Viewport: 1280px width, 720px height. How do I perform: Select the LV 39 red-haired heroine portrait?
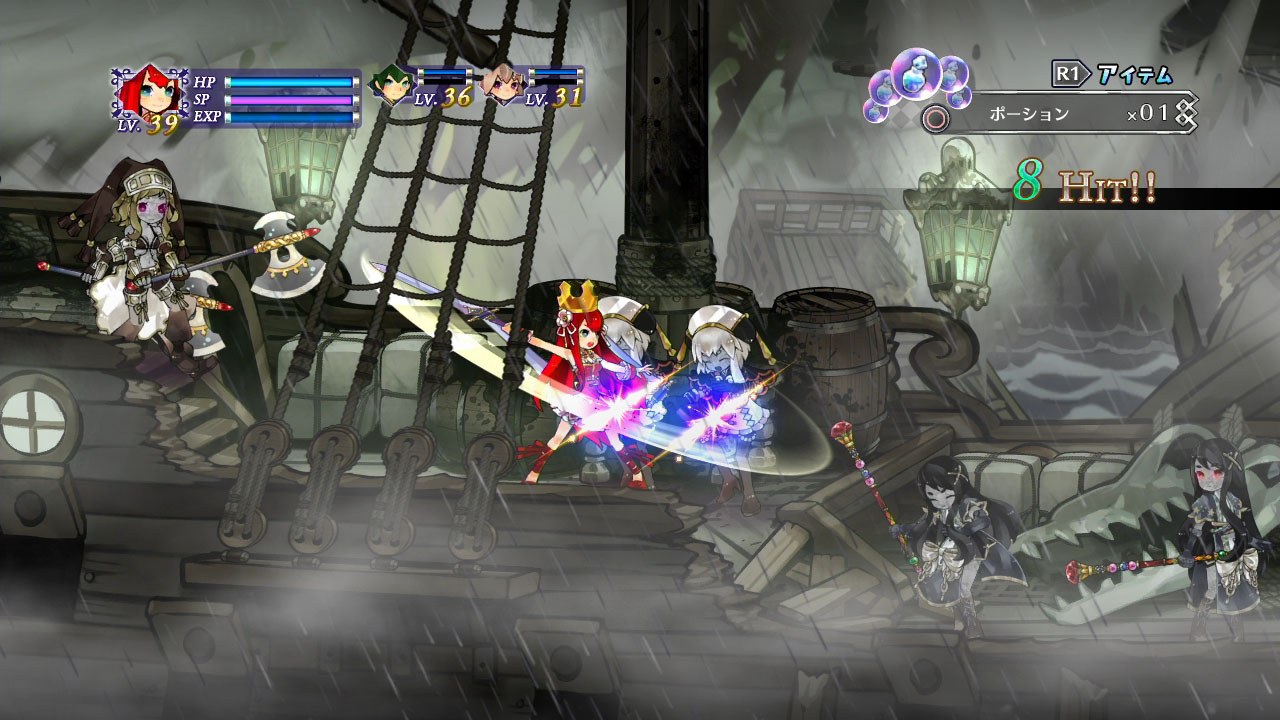(x=155, y=91)
